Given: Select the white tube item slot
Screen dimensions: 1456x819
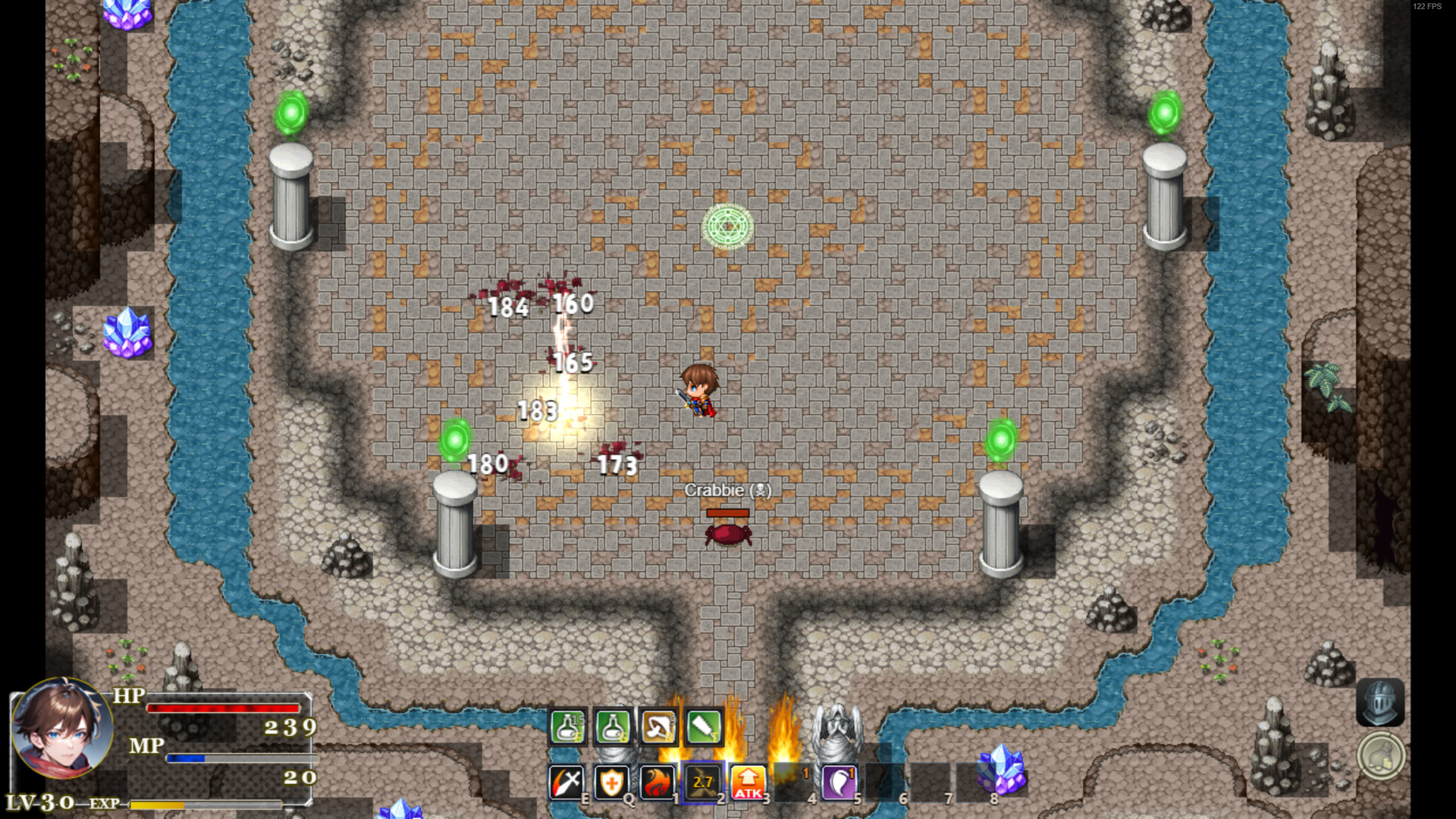Looking at the screenshot, I should 704,728.
